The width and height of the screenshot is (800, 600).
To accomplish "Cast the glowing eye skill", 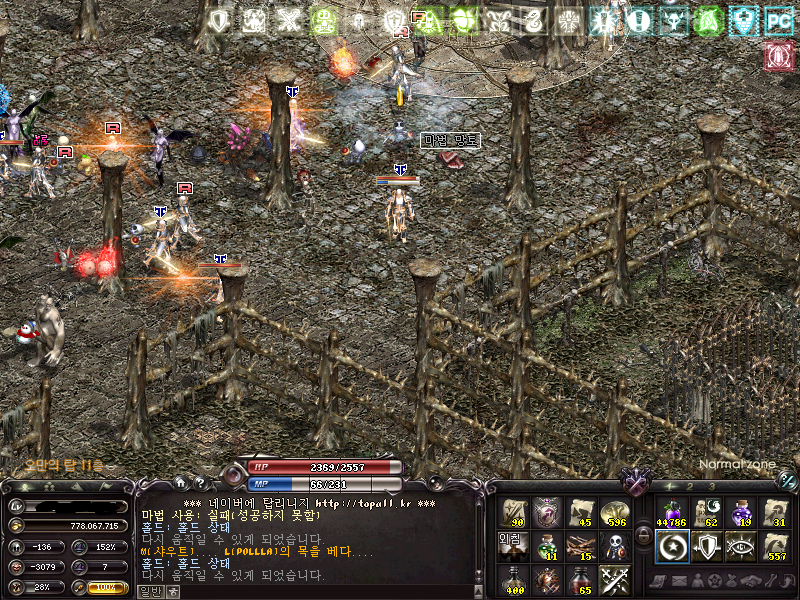I will tap(741, 546).
